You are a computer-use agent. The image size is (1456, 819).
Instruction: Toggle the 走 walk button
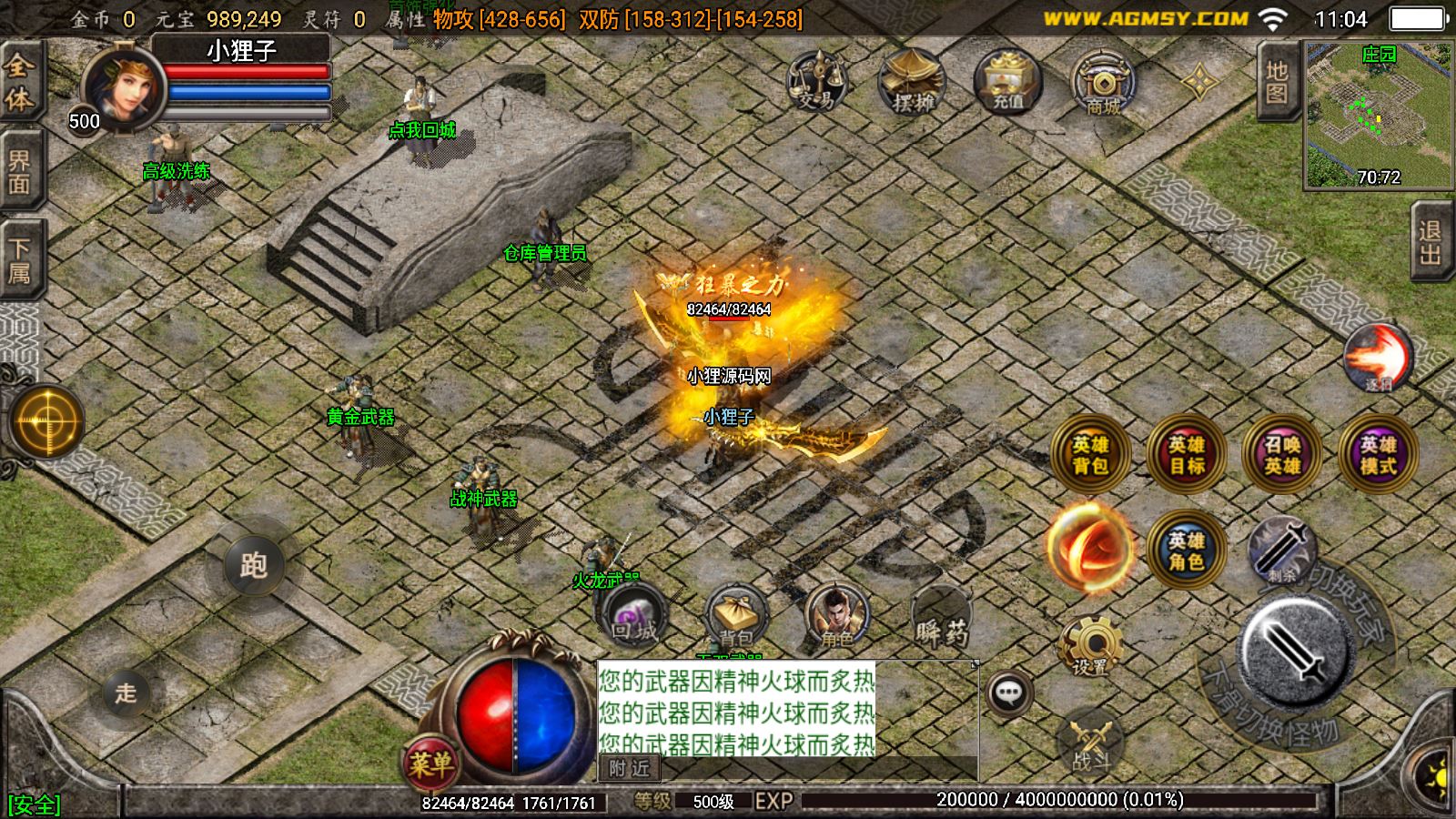pyautogui.click(x=126, y=693)
